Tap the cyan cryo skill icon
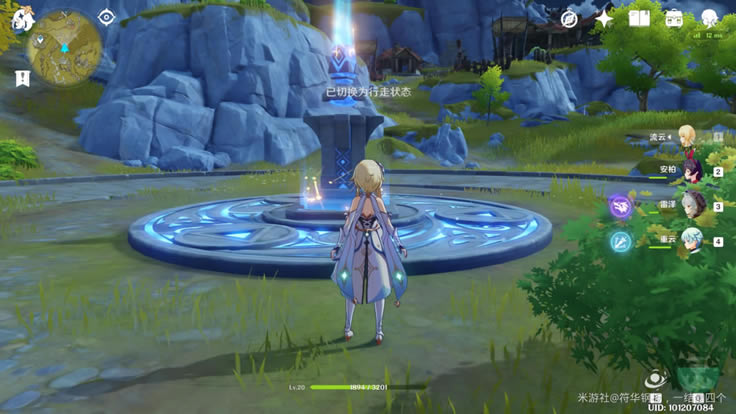The image size is (736, 414). [x=621, y=241]
